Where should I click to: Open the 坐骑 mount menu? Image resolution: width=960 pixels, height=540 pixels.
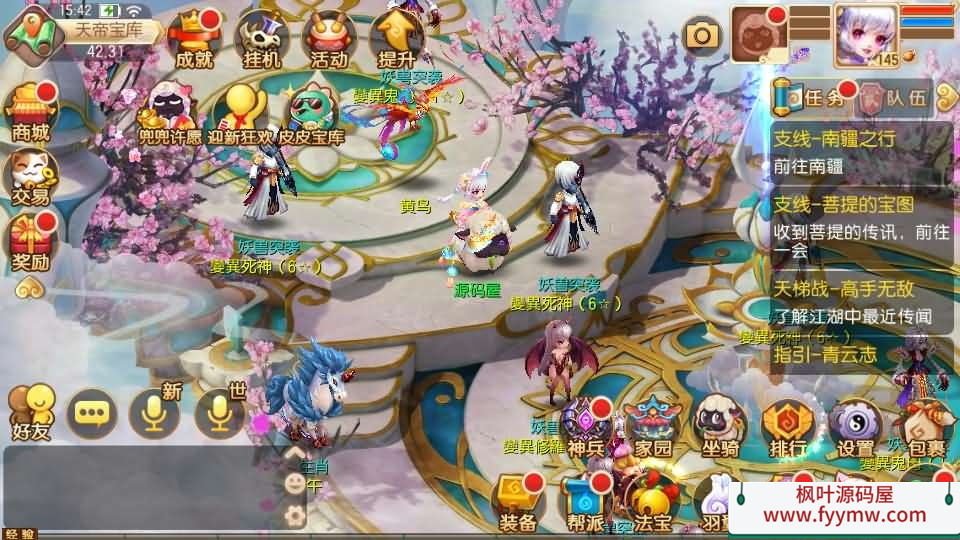coord(721,428)
